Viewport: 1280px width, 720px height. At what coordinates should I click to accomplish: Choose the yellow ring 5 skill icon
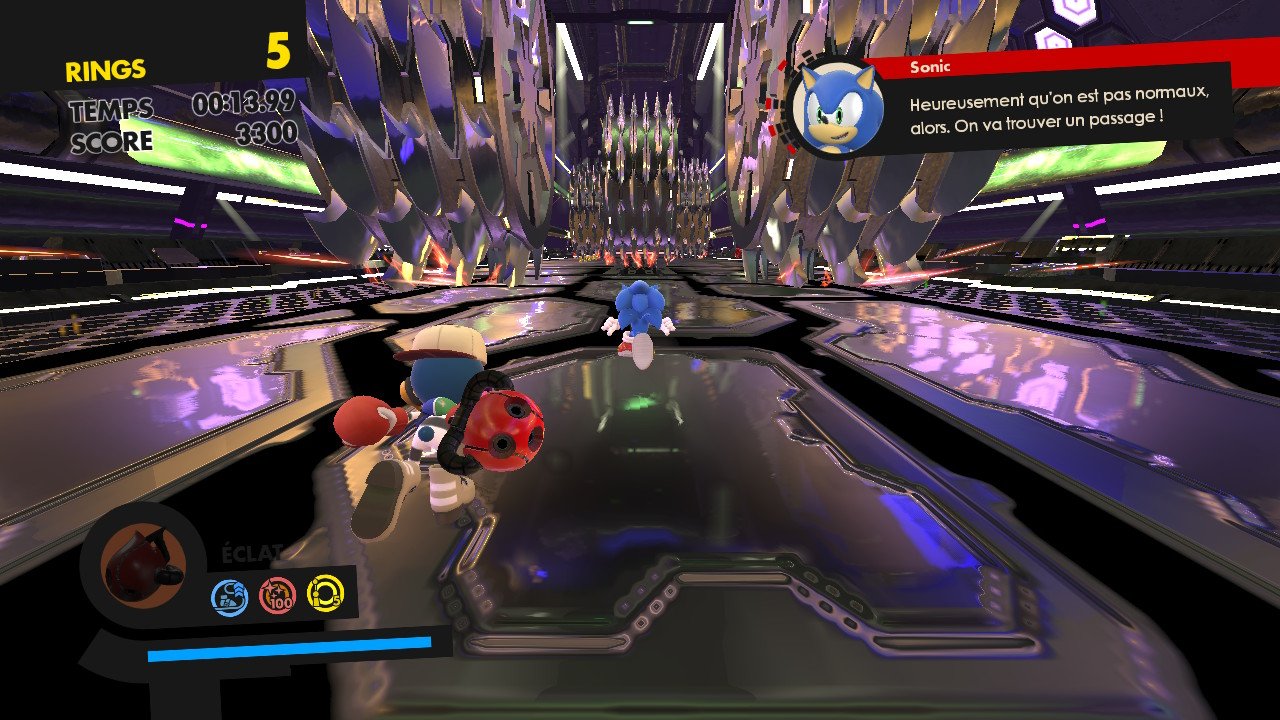point(325,592)
